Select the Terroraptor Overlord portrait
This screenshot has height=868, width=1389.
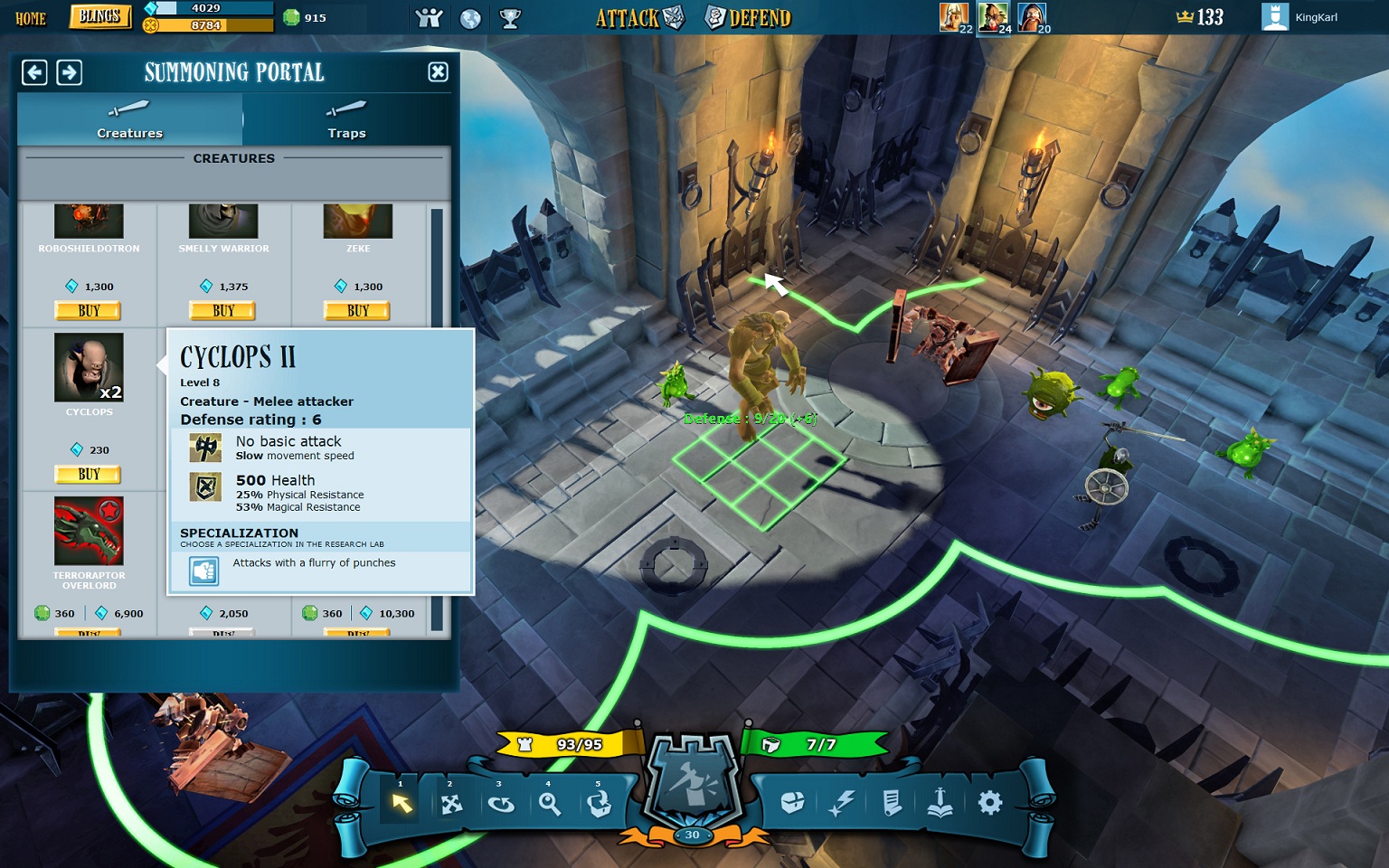[x=89, y=531]
